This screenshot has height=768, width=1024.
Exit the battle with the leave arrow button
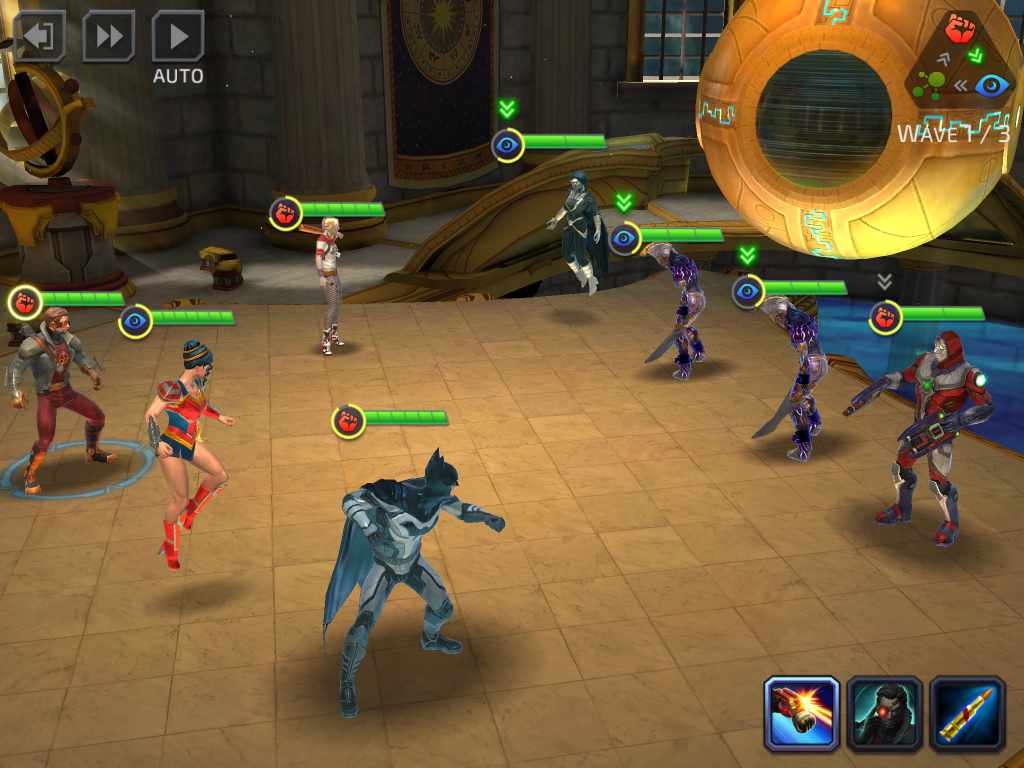(39, 37)
